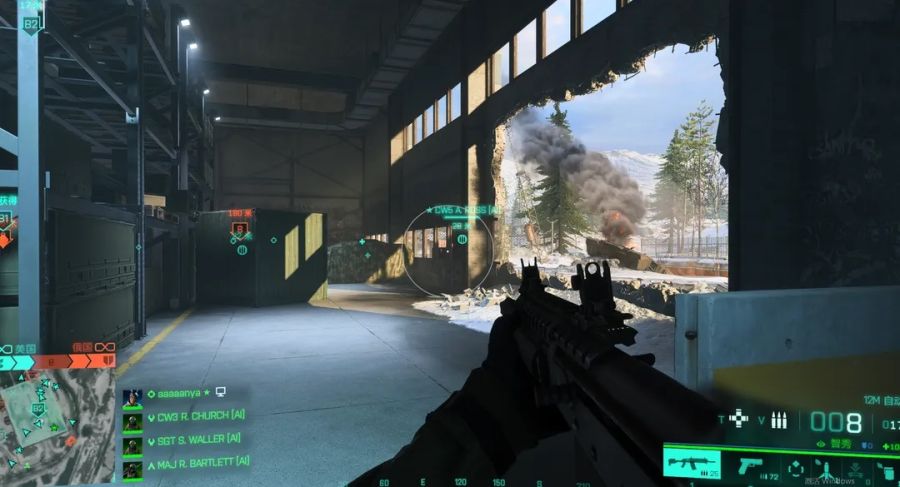
Task: Click the attachment cross plus-menu icon
Action: coord(738,419)
